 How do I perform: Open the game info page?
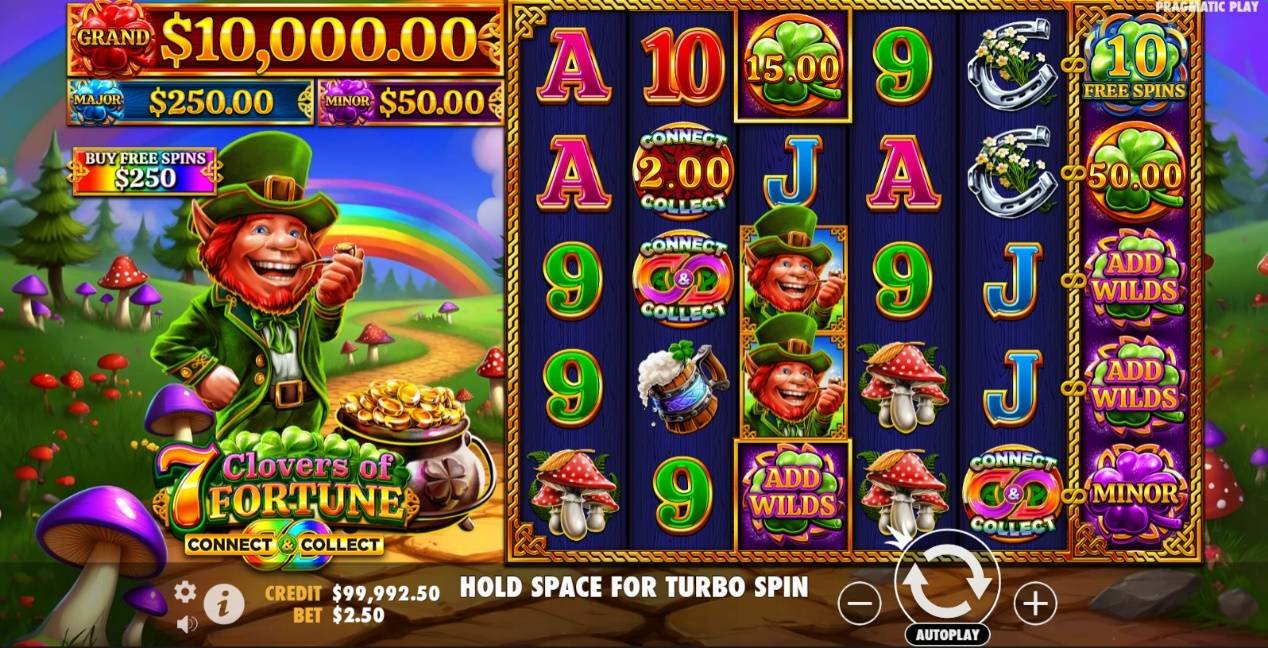click(224, 603)
